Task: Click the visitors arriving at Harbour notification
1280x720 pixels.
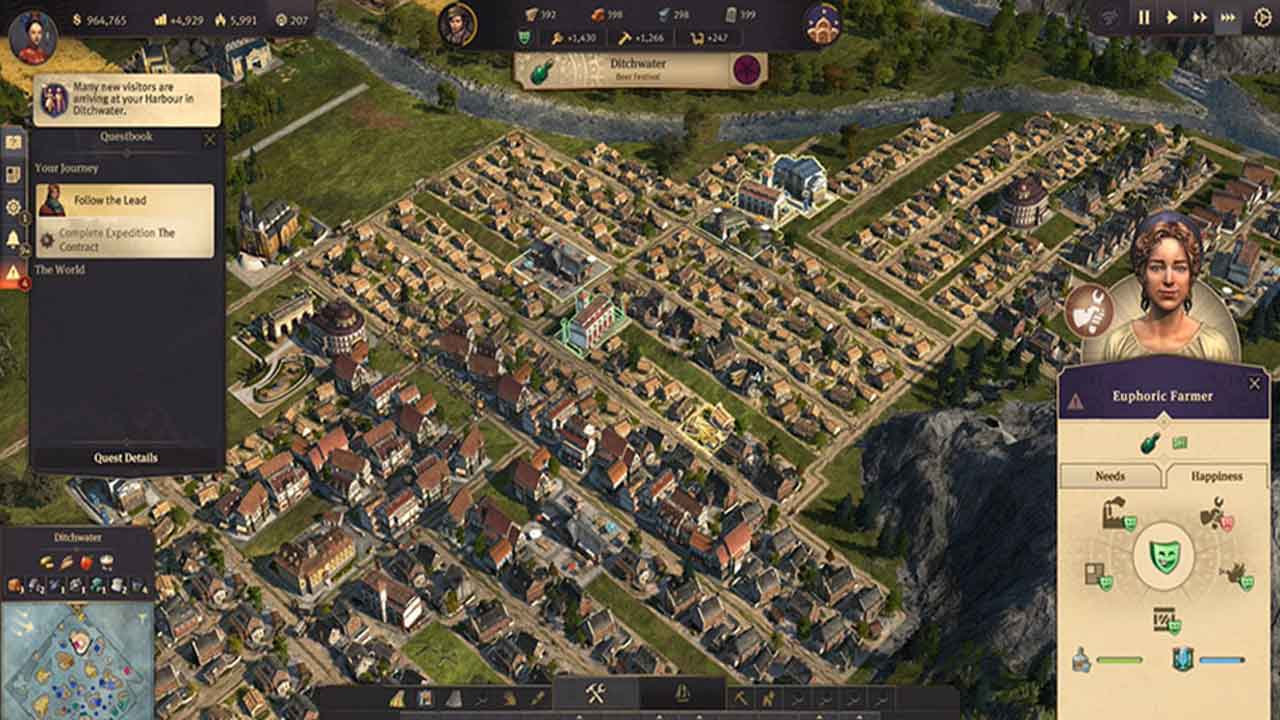Action: (127, 100)
